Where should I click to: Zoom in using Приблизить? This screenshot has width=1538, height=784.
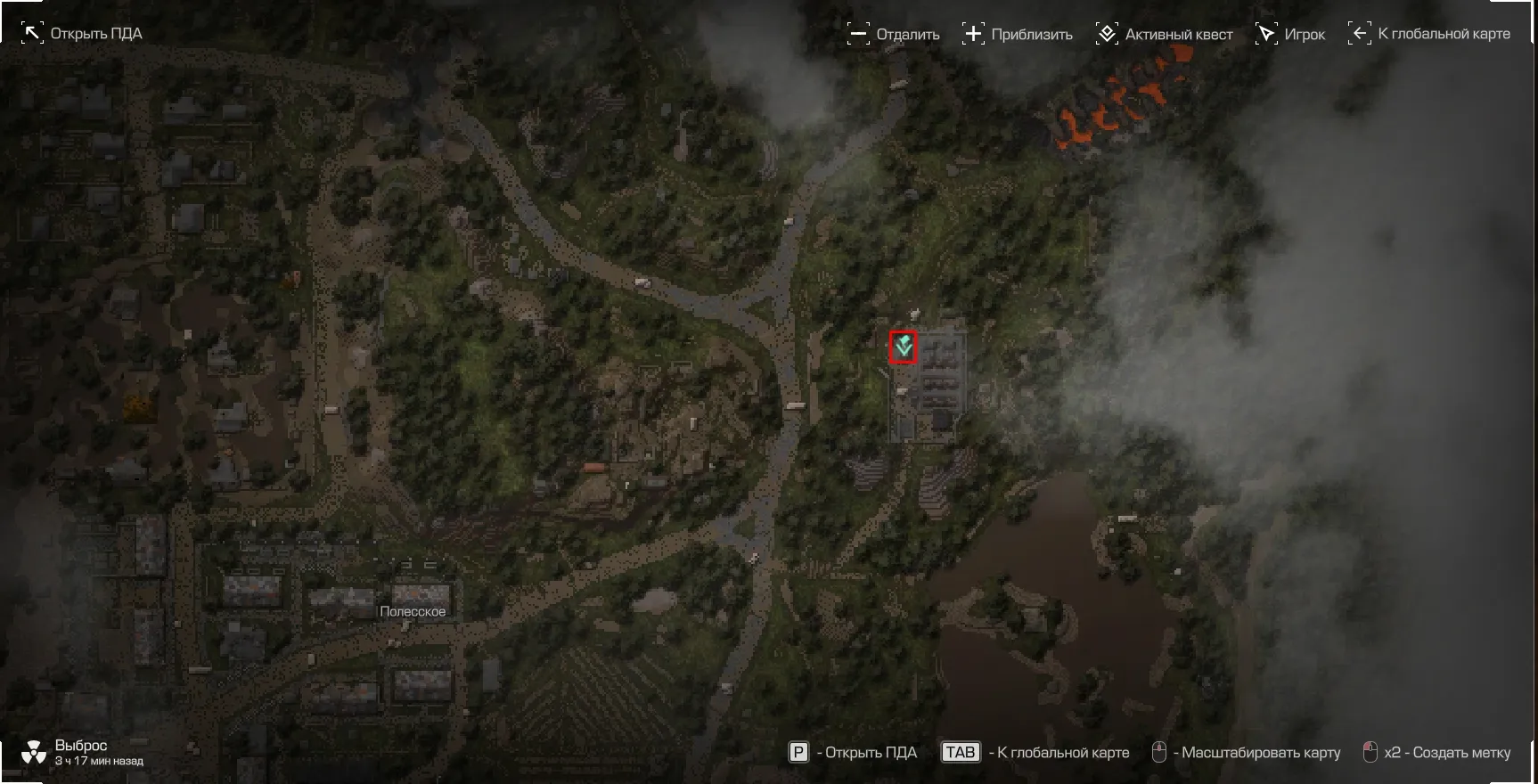click(x=1018, y=35)
